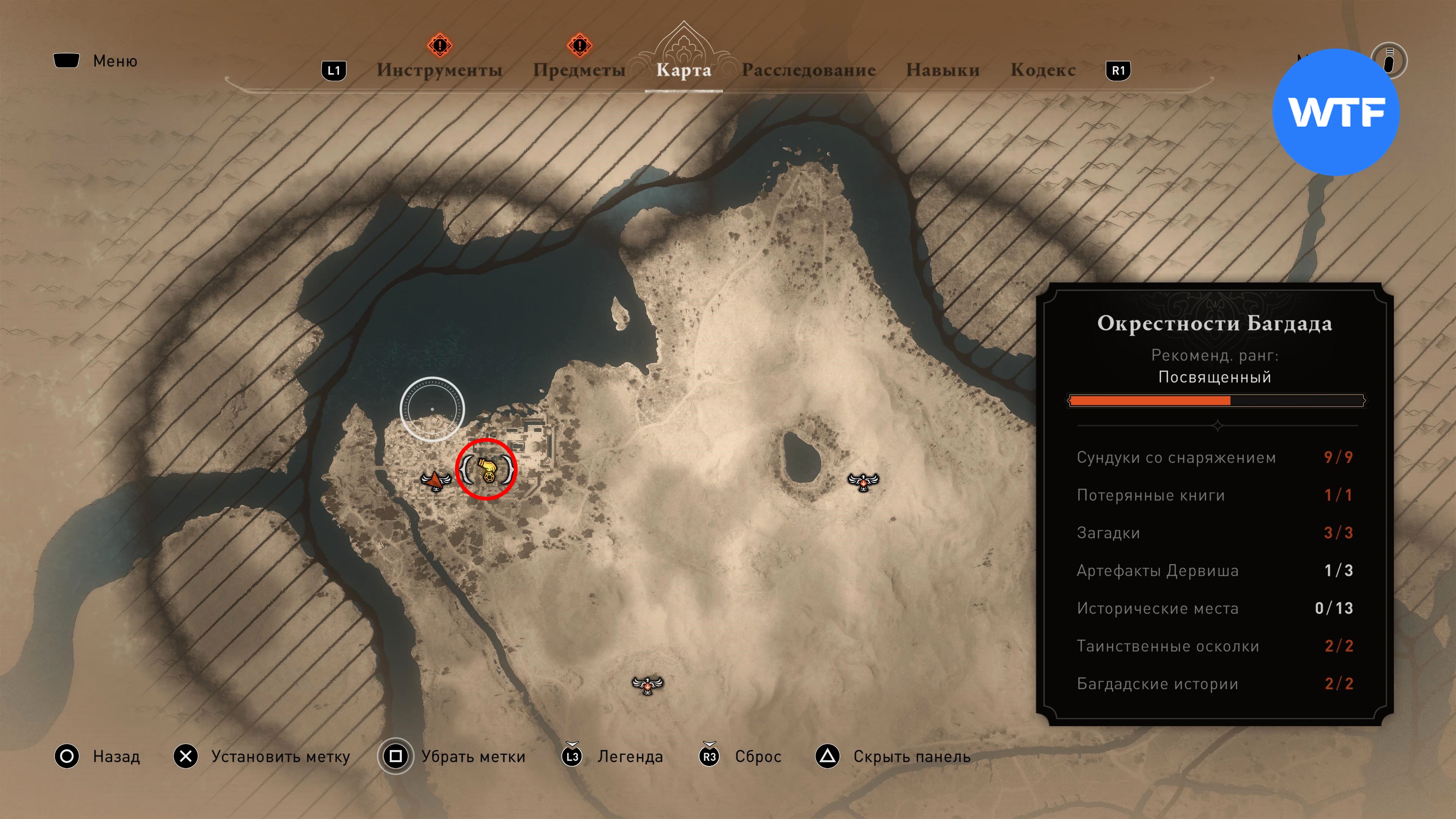Viewport: 1456px width, 819px height.
Task: Click the alert badge above Инструменты
Action: pos(439,45)
